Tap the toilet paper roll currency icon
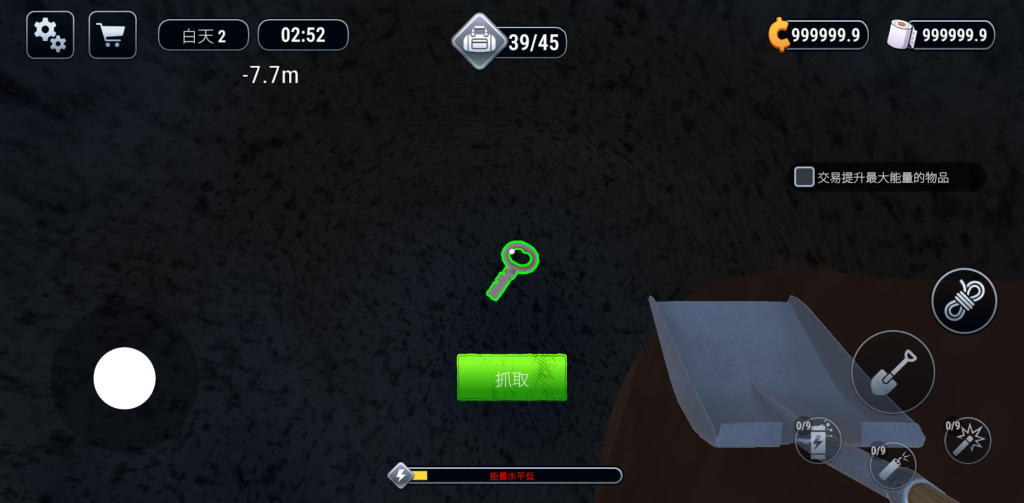1024x503 pixels. tap(902, 35)
